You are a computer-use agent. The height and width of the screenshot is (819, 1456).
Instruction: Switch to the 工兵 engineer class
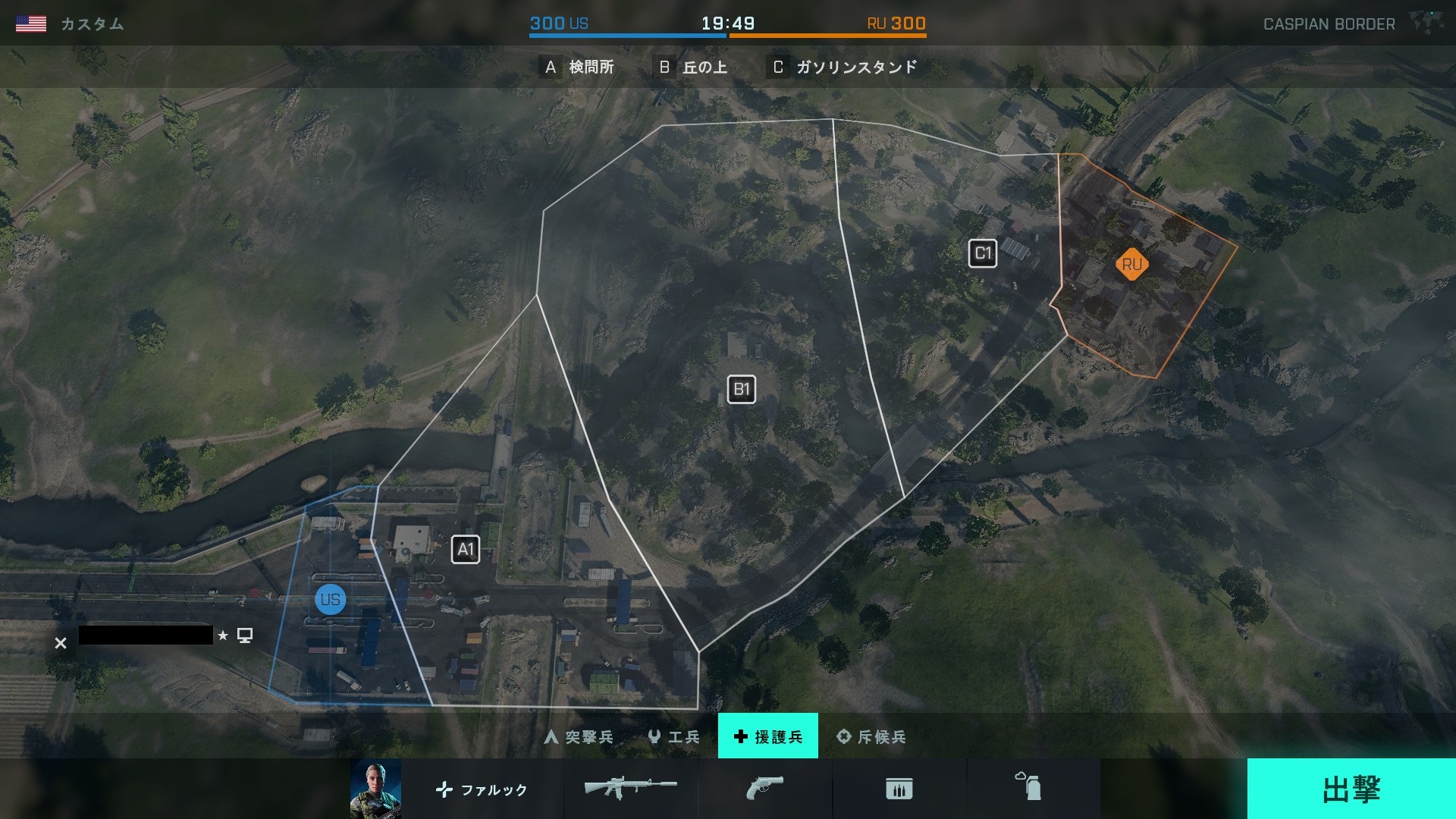coord(674,736)
